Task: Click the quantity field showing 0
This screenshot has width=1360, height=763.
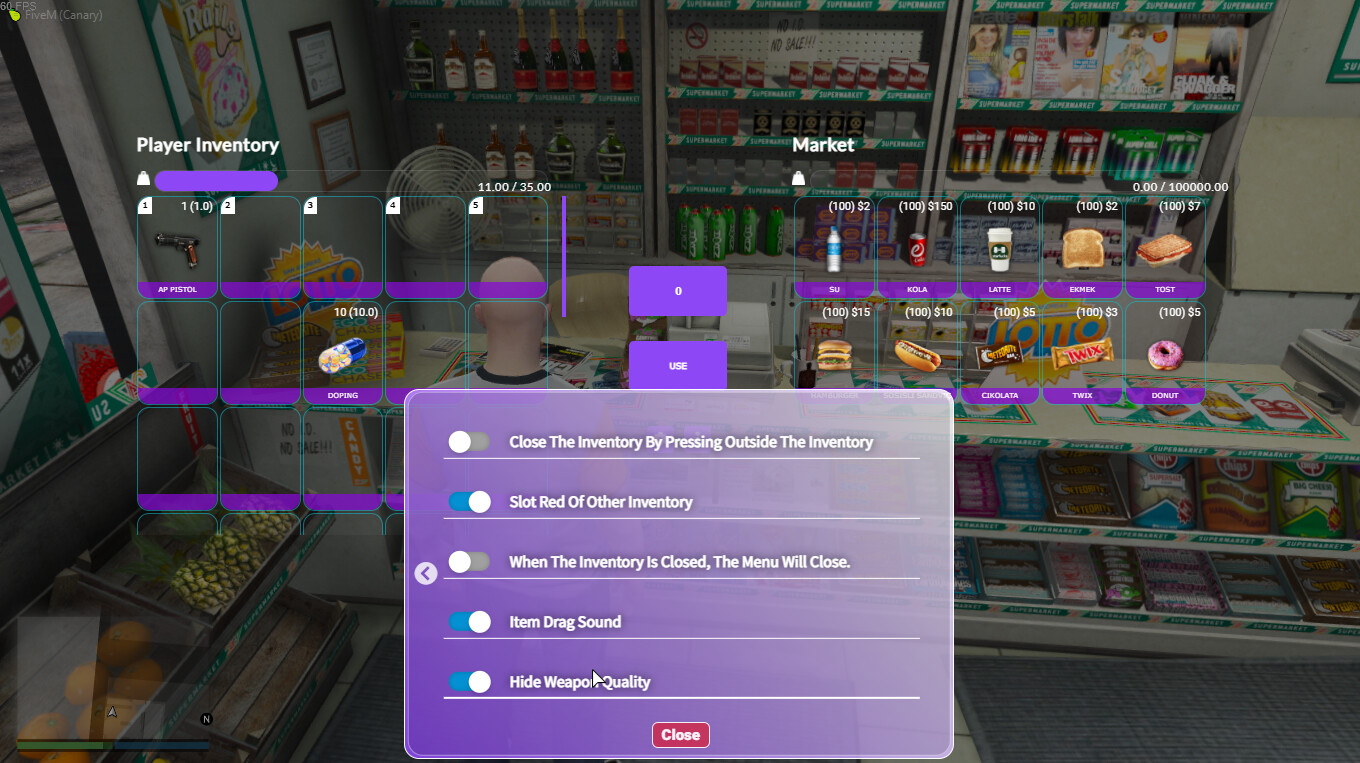Action: tap(678, 290)
